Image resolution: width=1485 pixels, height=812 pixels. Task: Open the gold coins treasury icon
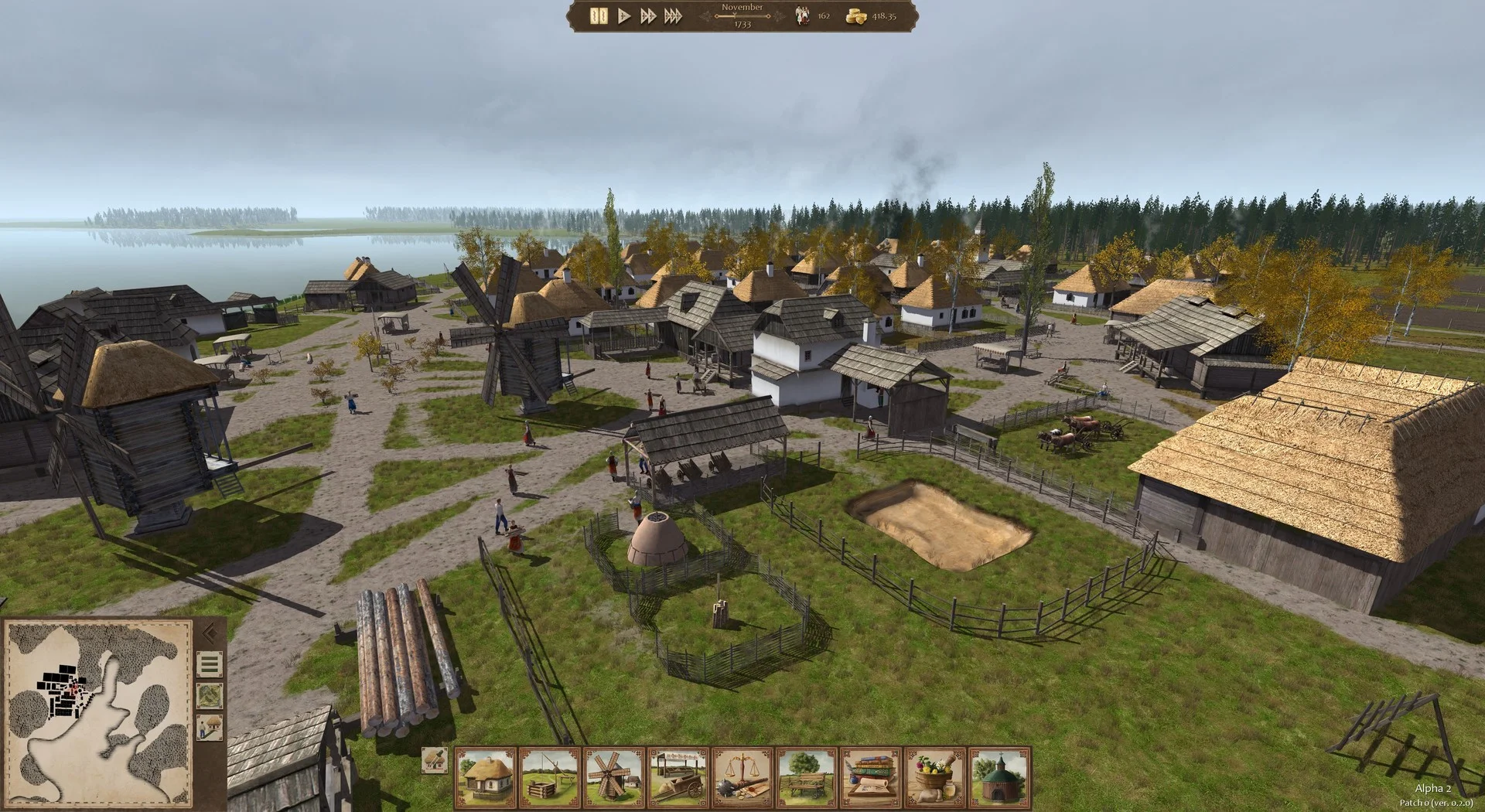click(855, 16)
